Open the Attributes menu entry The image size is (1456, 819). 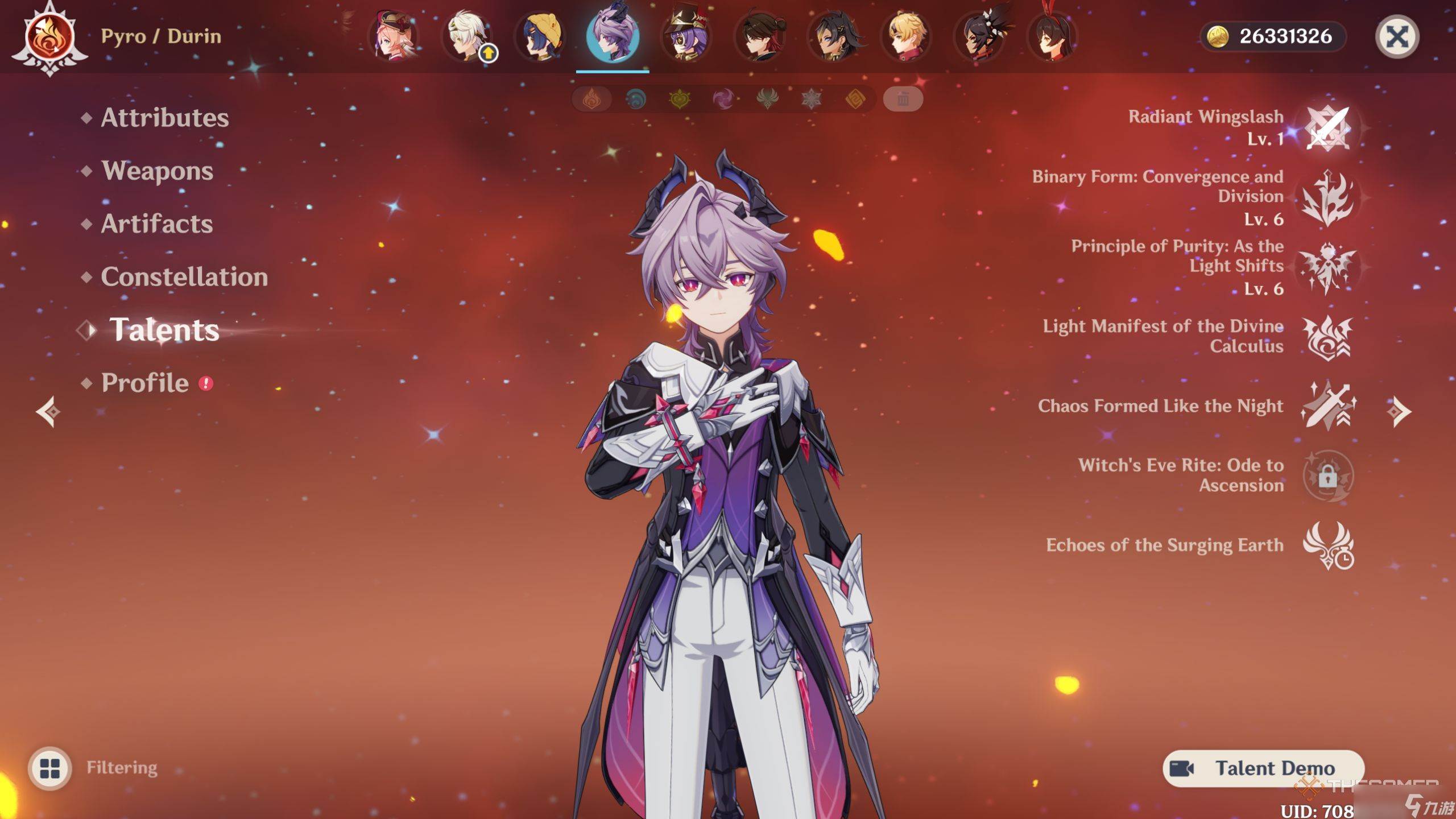click(x=164, y=118)
